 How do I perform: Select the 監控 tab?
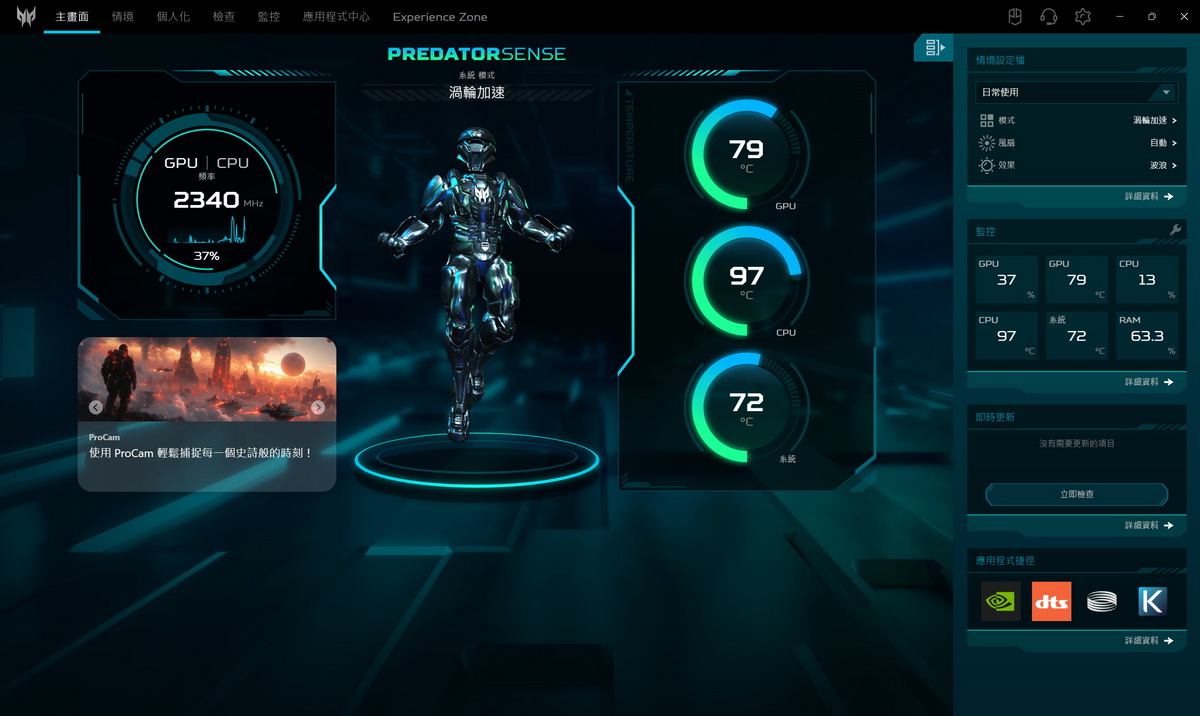[268, 17]
